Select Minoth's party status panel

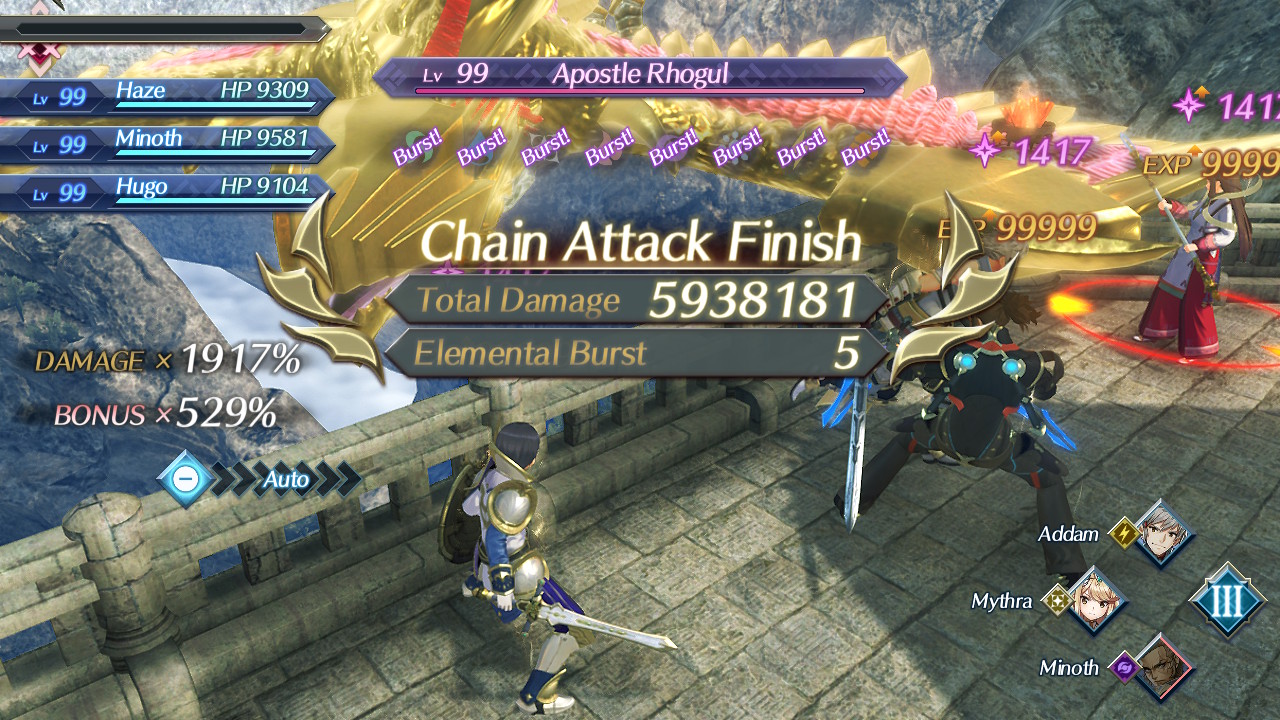pos(170,142)
